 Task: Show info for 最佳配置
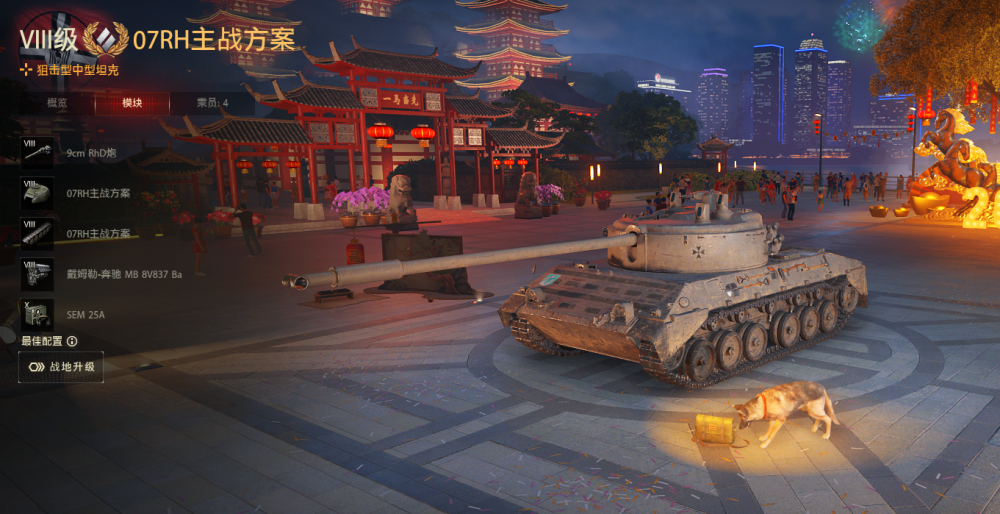[72, 341]
